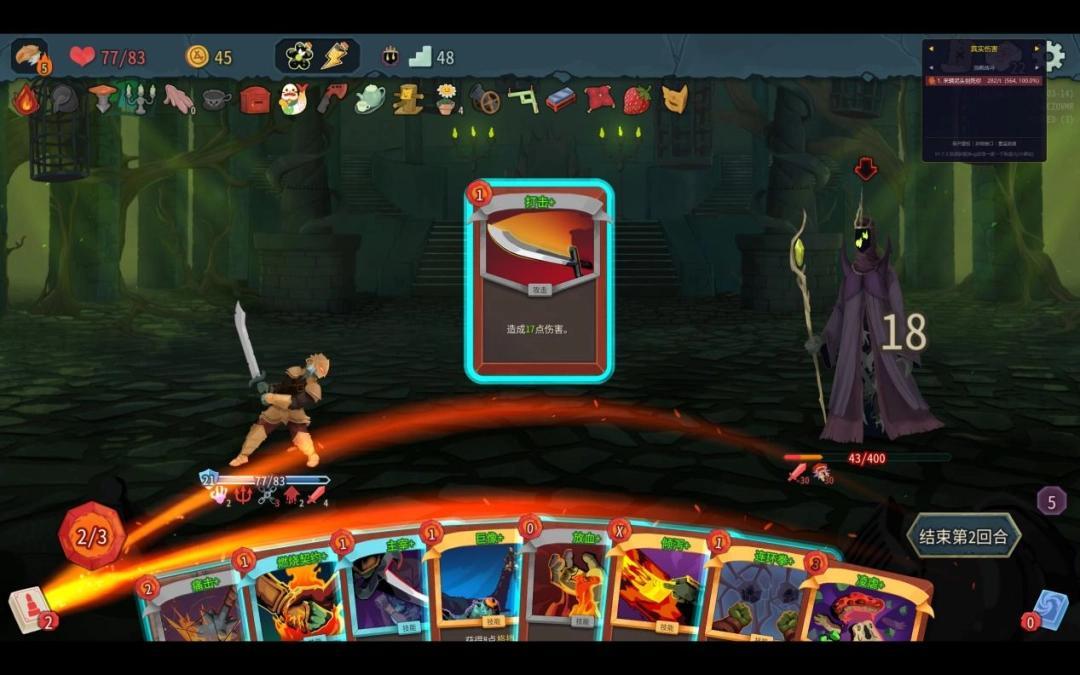Inspect the strawberry relic
This screenshot has width=1080, height=675.
click(636, 99)
